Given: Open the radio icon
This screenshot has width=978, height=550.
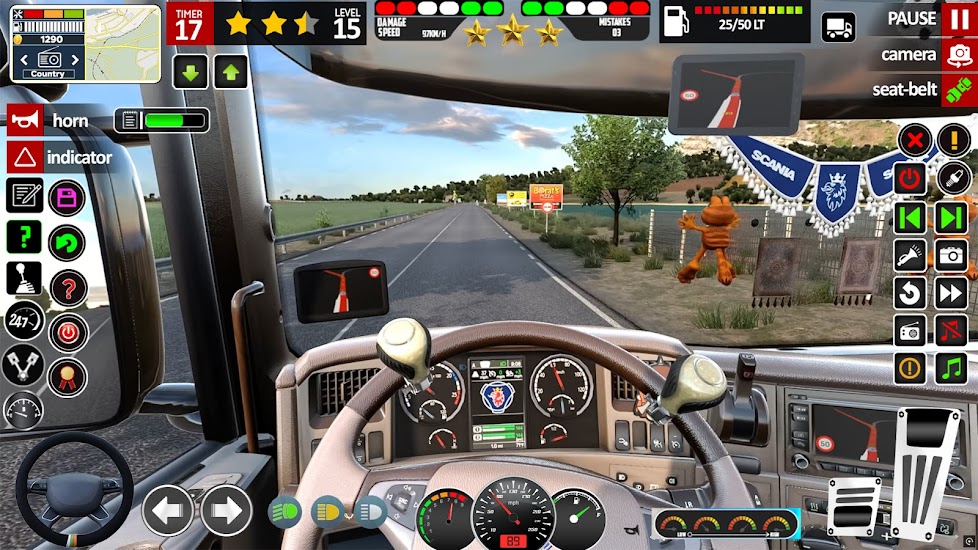Looking at the screenshot, I should click(x=910, y=330).
